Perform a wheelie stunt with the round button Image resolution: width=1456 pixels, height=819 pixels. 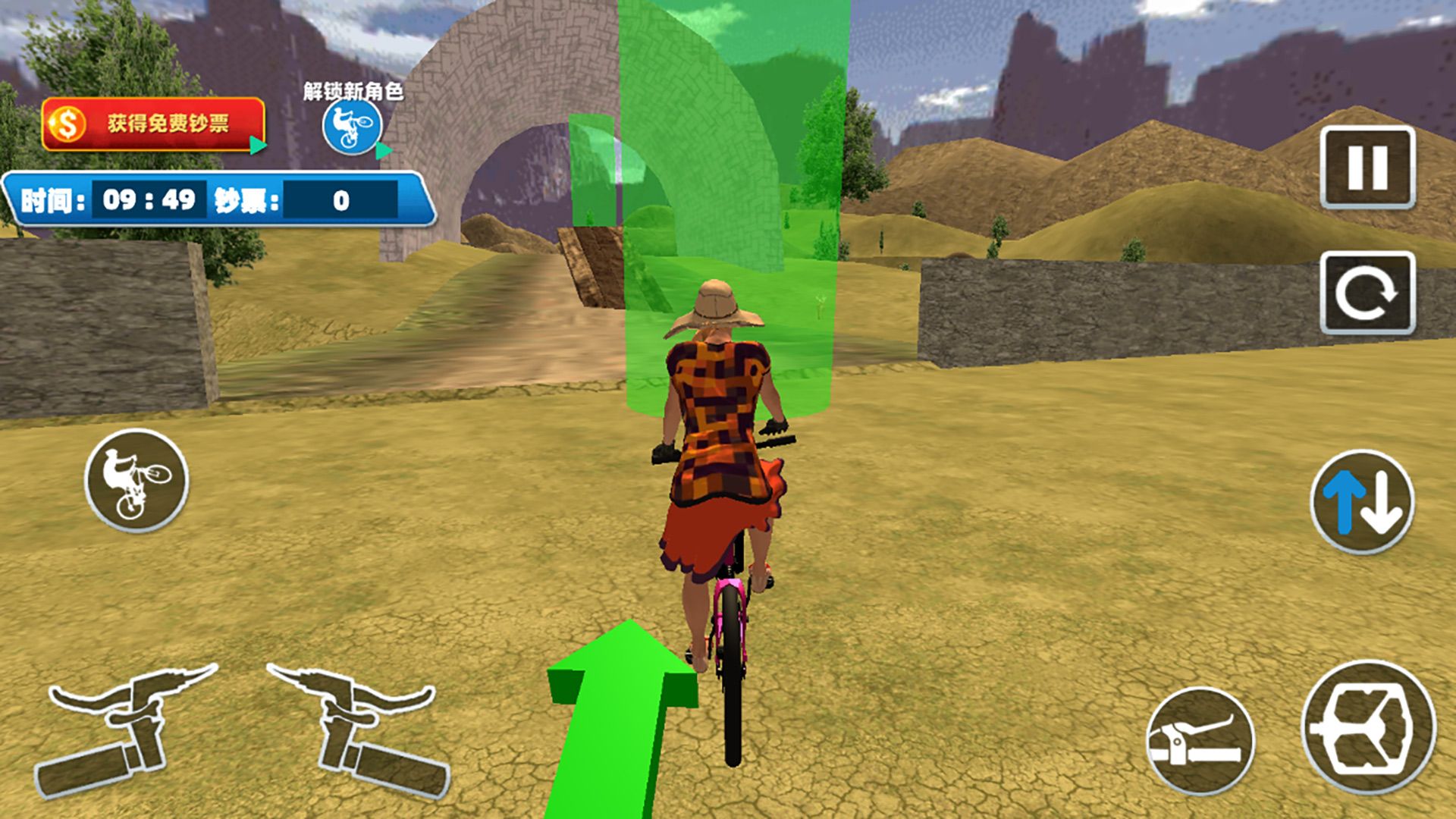coord(136,480)
